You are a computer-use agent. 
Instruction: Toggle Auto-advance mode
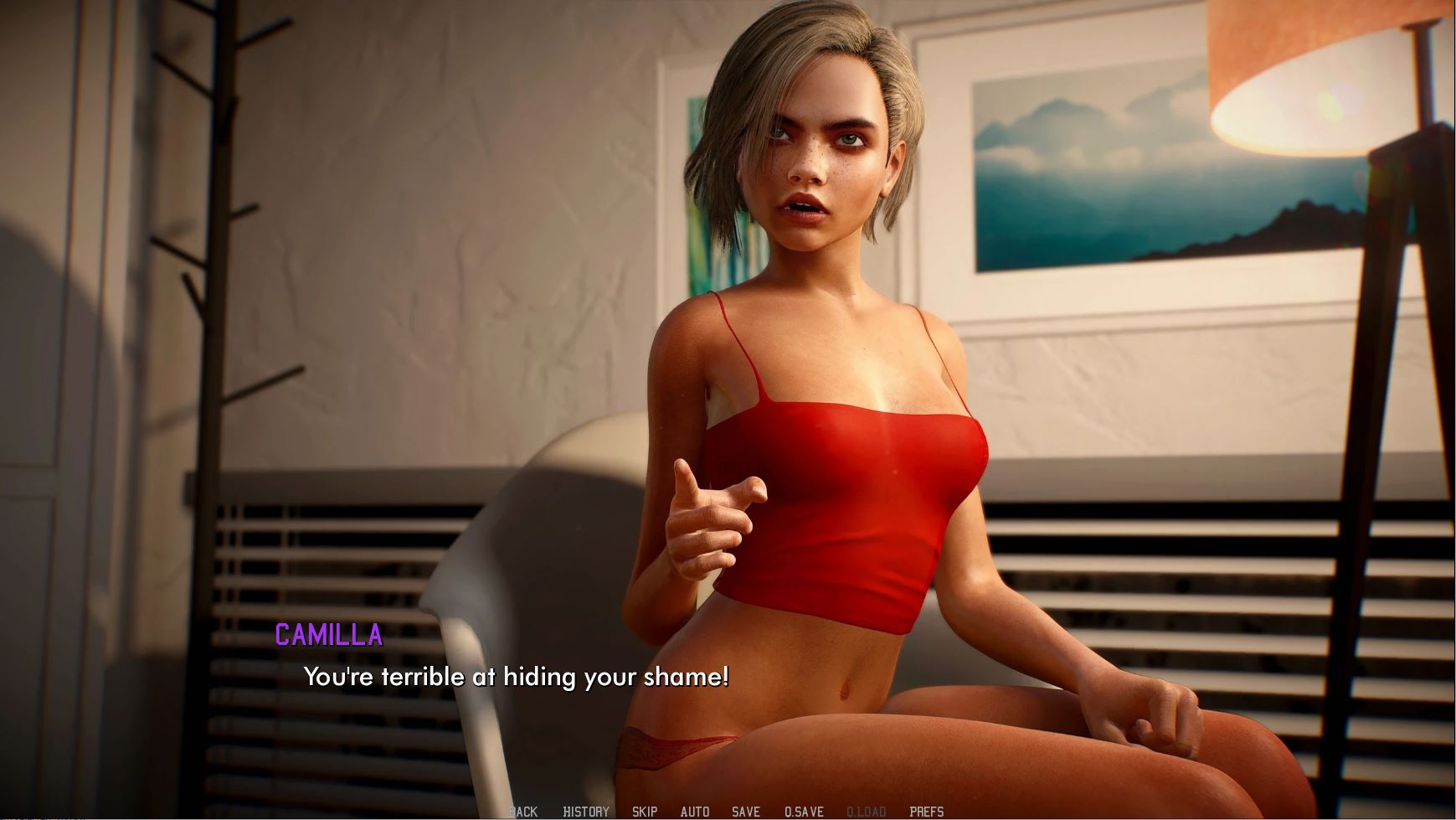(x=695, y=811)
